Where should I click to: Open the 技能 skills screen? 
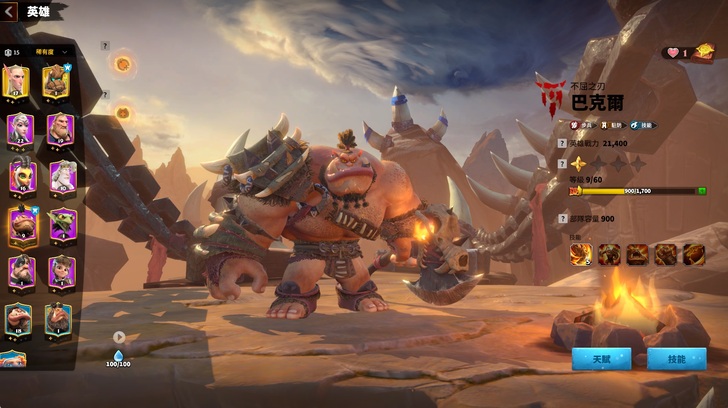676,358
